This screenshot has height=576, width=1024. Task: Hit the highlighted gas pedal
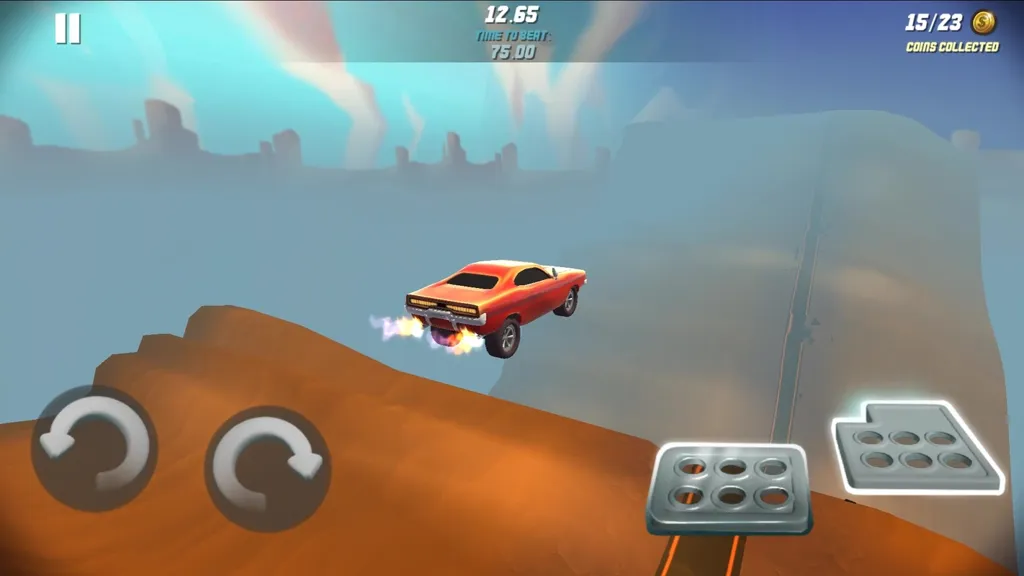point(915,447)
